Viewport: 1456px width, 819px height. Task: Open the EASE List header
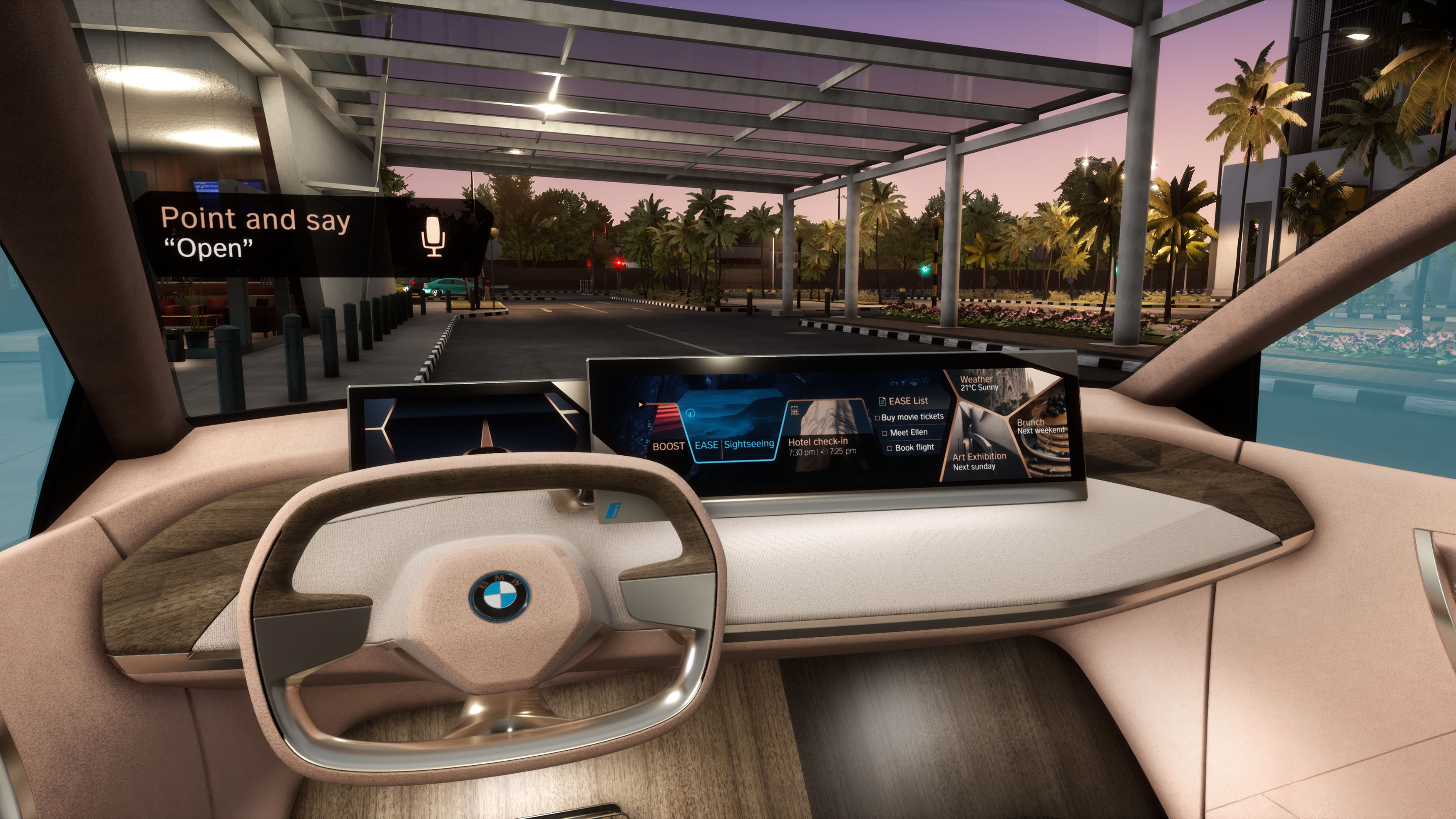tap(908, 401)
